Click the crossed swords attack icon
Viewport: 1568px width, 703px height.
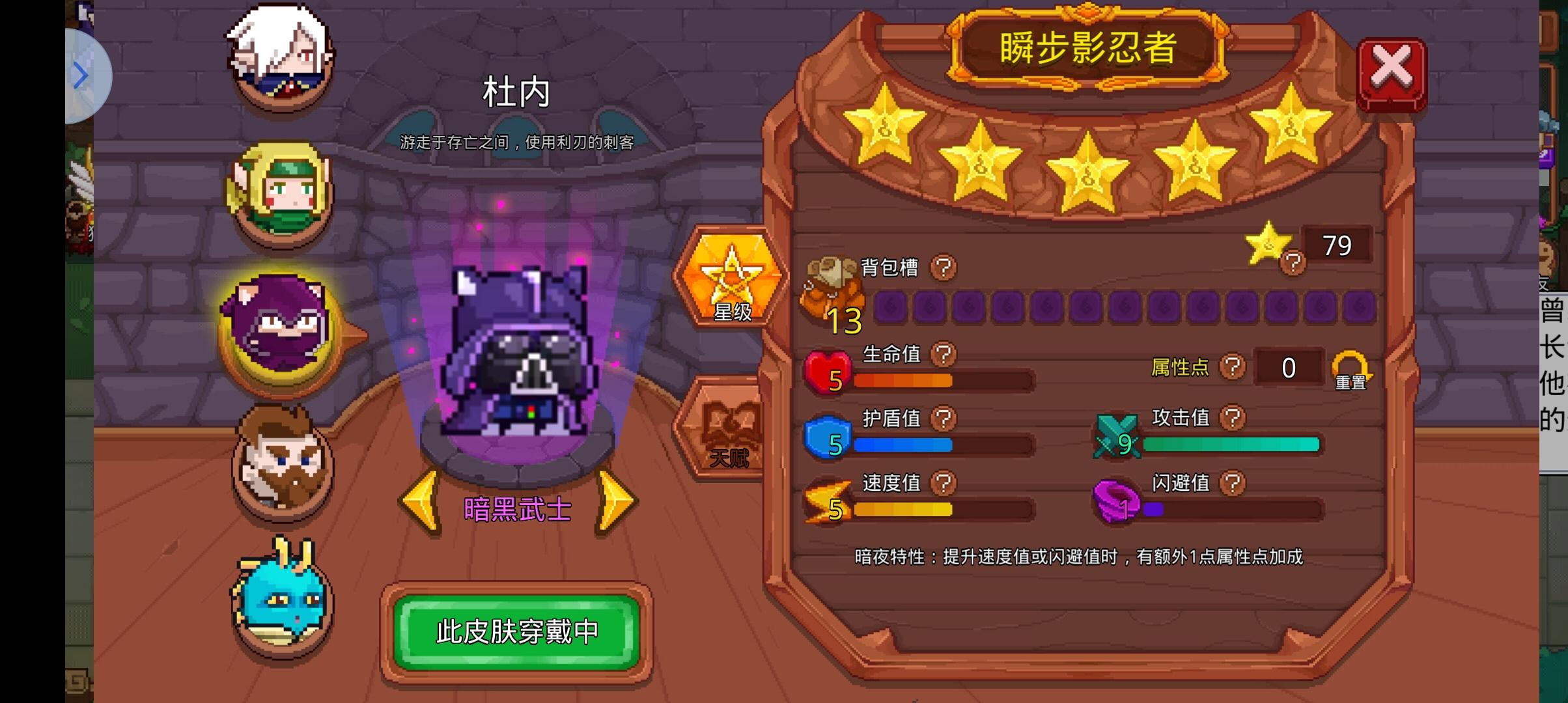click(x=1117, y=435)
